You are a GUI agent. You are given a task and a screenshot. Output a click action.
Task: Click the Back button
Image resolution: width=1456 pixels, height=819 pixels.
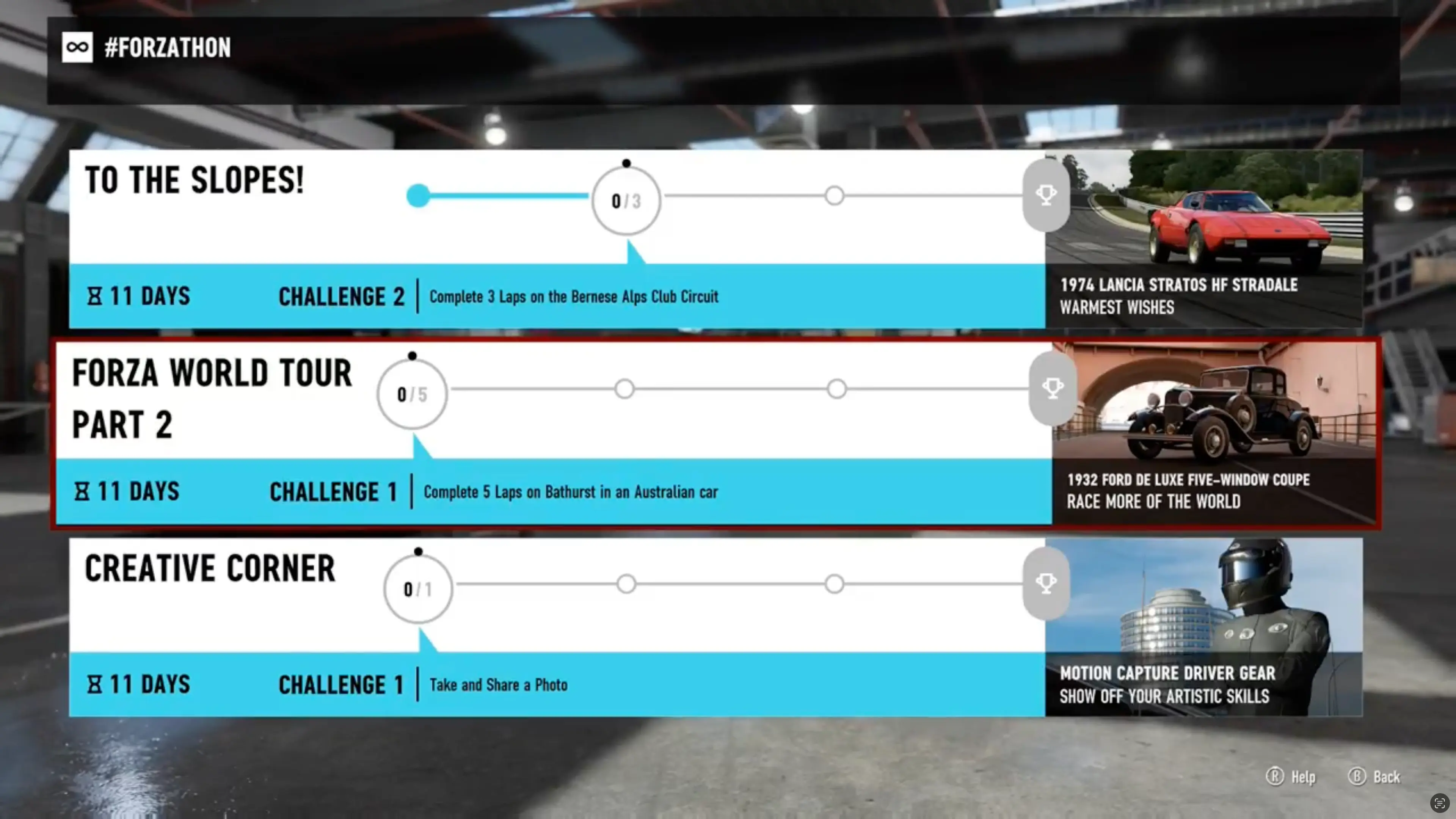1374,777
